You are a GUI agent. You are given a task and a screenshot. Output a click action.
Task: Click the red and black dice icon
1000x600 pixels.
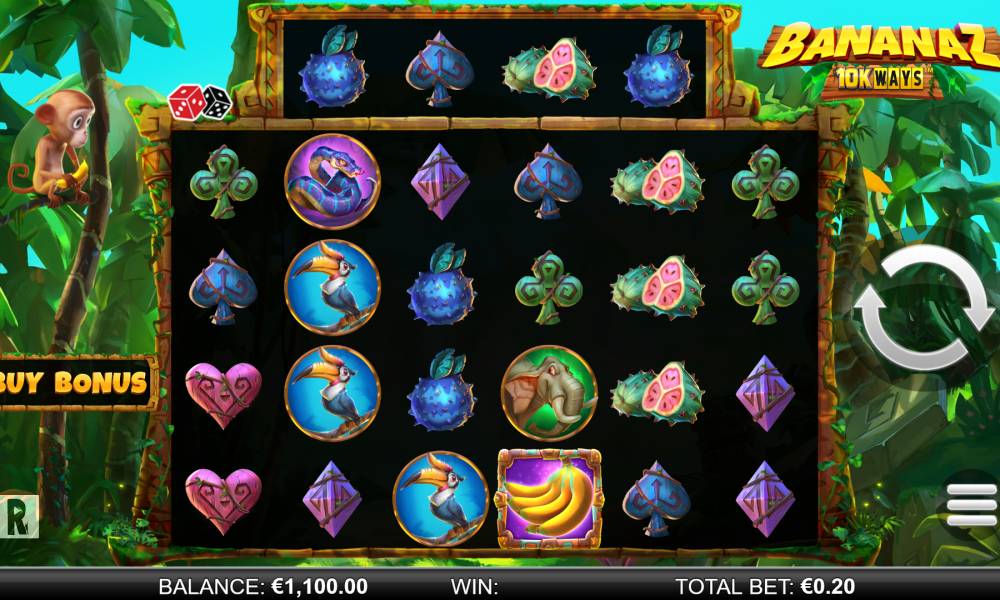click(199, 101)
